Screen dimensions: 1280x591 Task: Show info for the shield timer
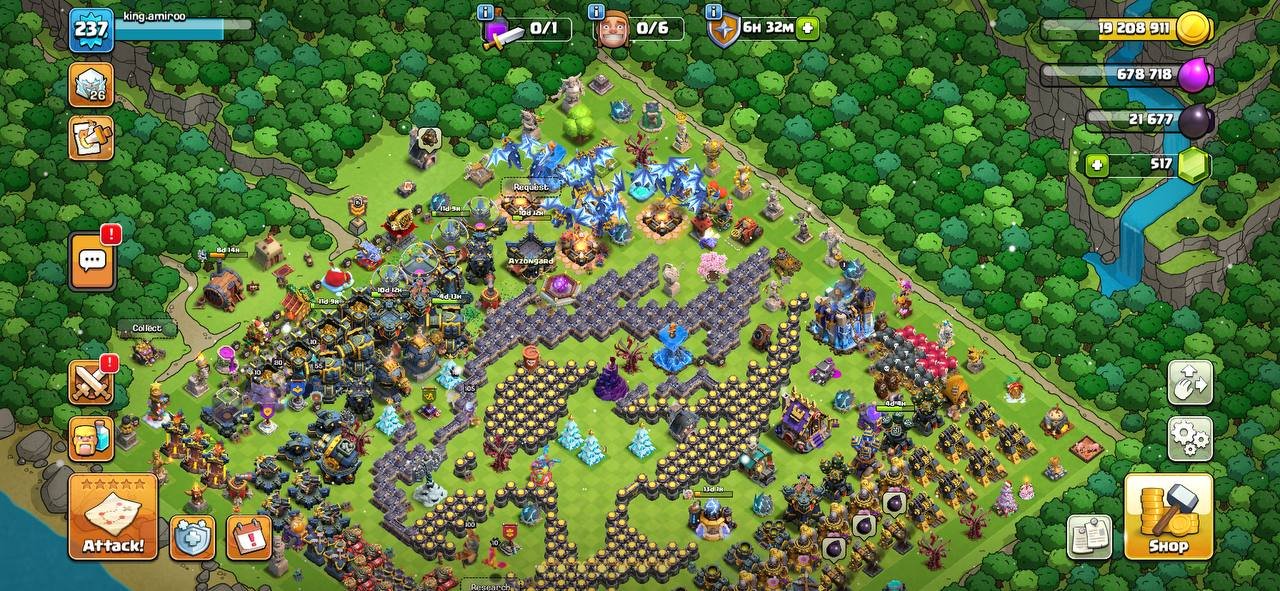pyautogui.click(x=713, y=12)
